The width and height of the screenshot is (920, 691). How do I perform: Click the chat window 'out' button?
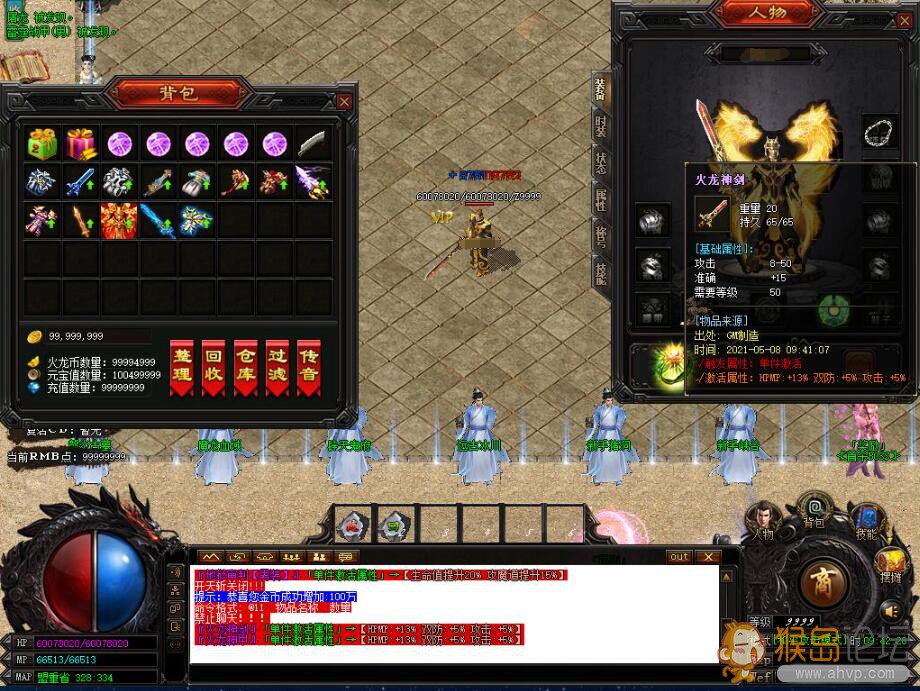pyautogui.click(x=679, y=557)
